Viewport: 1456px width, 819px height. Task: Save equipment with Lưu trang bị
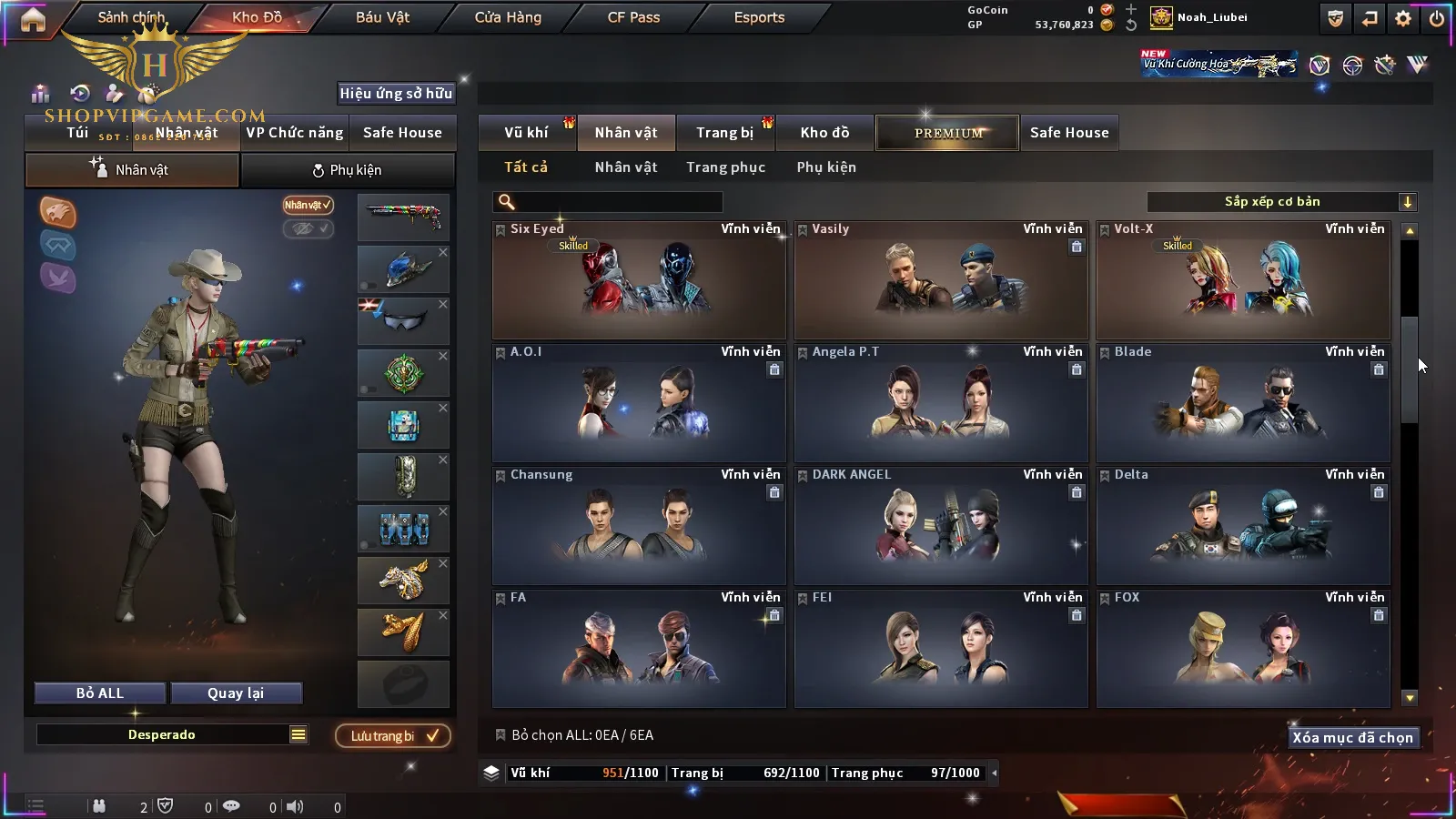[x=393, y=736]
